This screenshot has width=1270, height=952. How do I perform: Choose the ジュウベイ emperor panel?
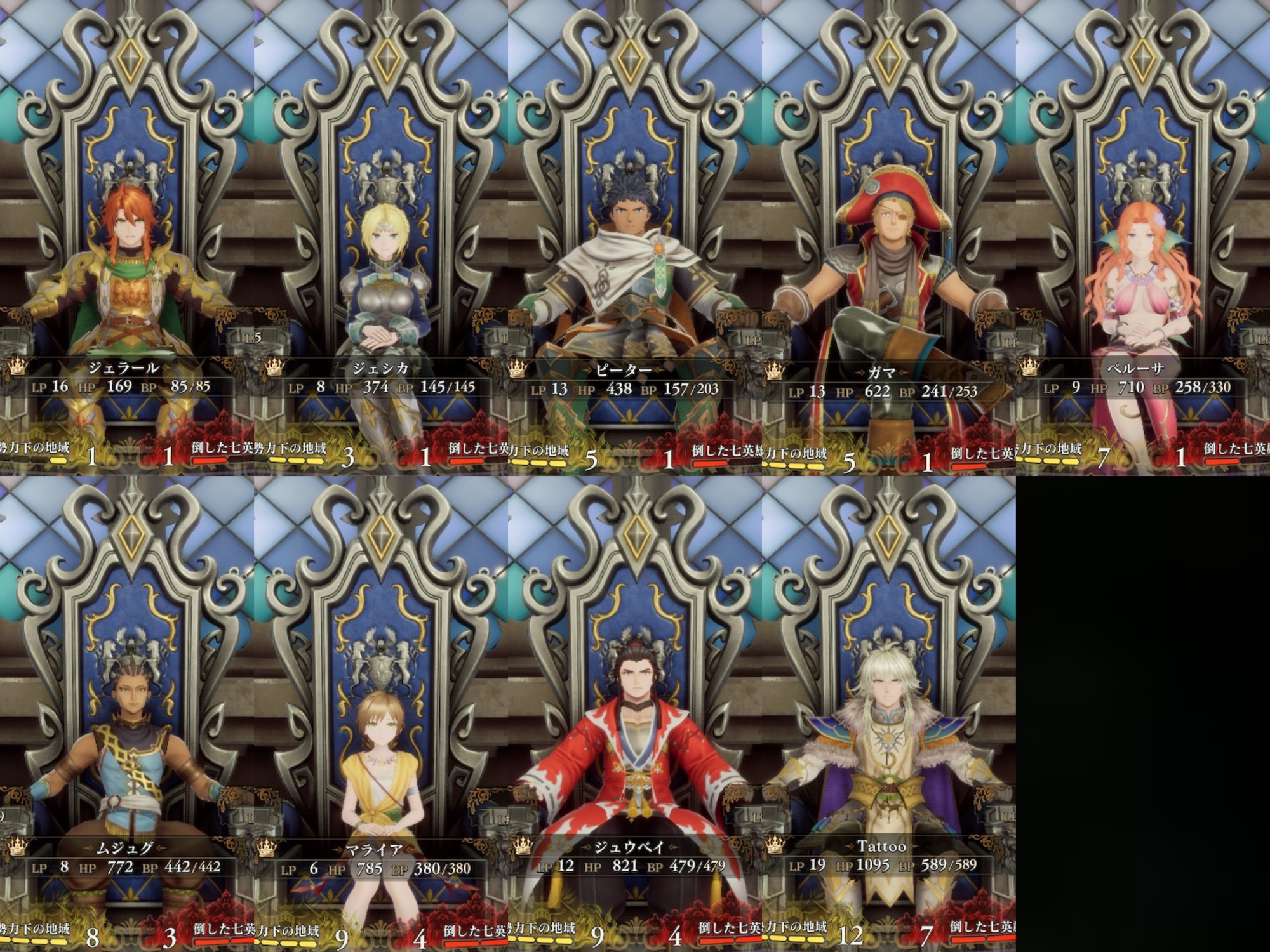point(635,714)
